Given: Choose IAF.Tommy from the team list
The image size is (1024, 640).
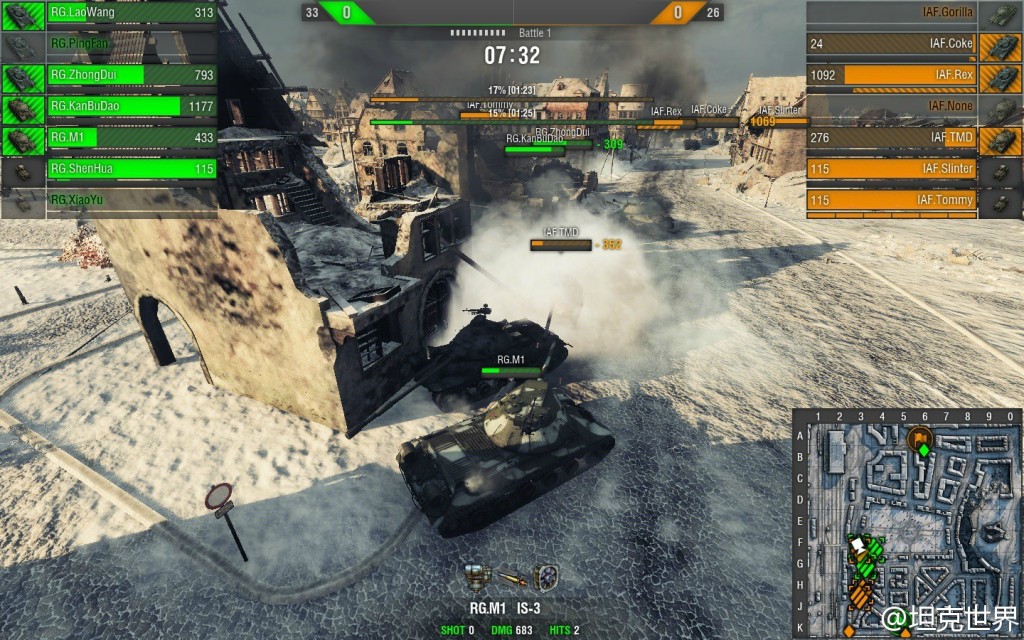Looking at the screenshot, I should point(912,200).
